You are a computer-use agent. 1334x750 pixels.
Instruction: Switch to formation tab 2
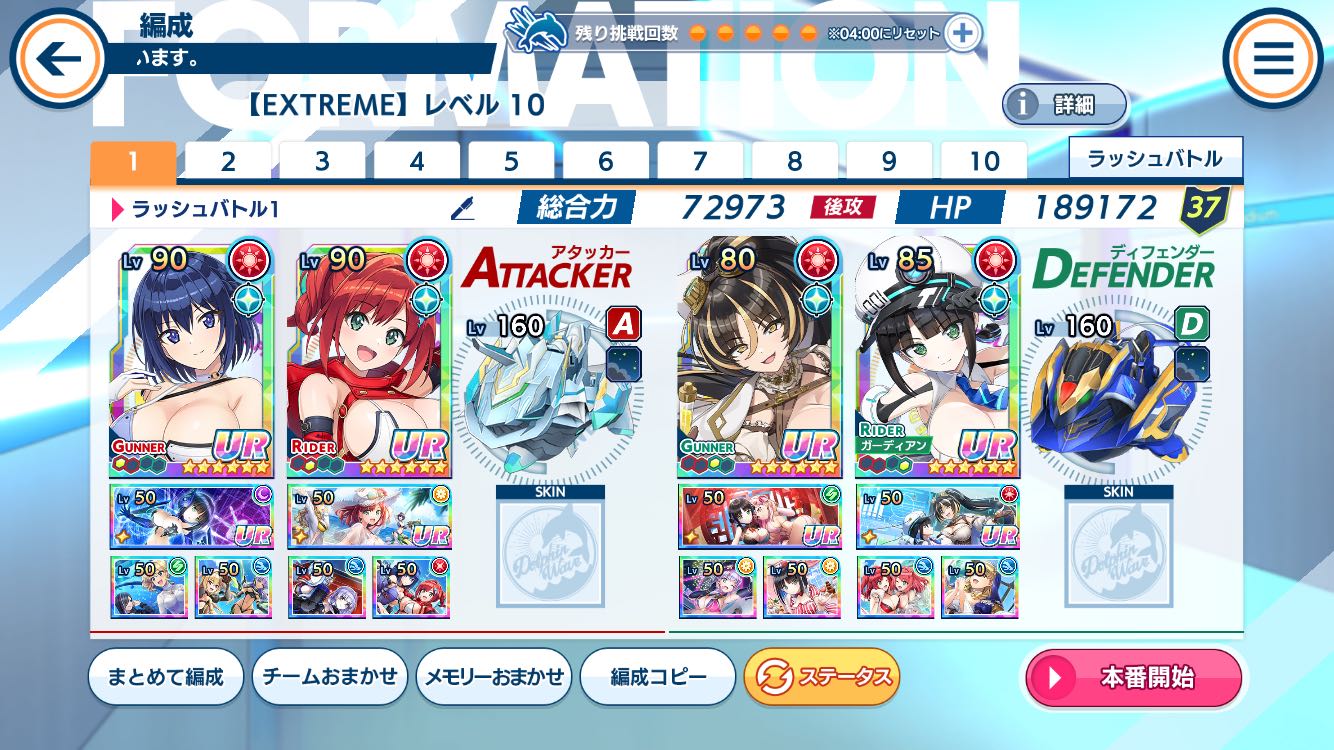tap(228, 162)
